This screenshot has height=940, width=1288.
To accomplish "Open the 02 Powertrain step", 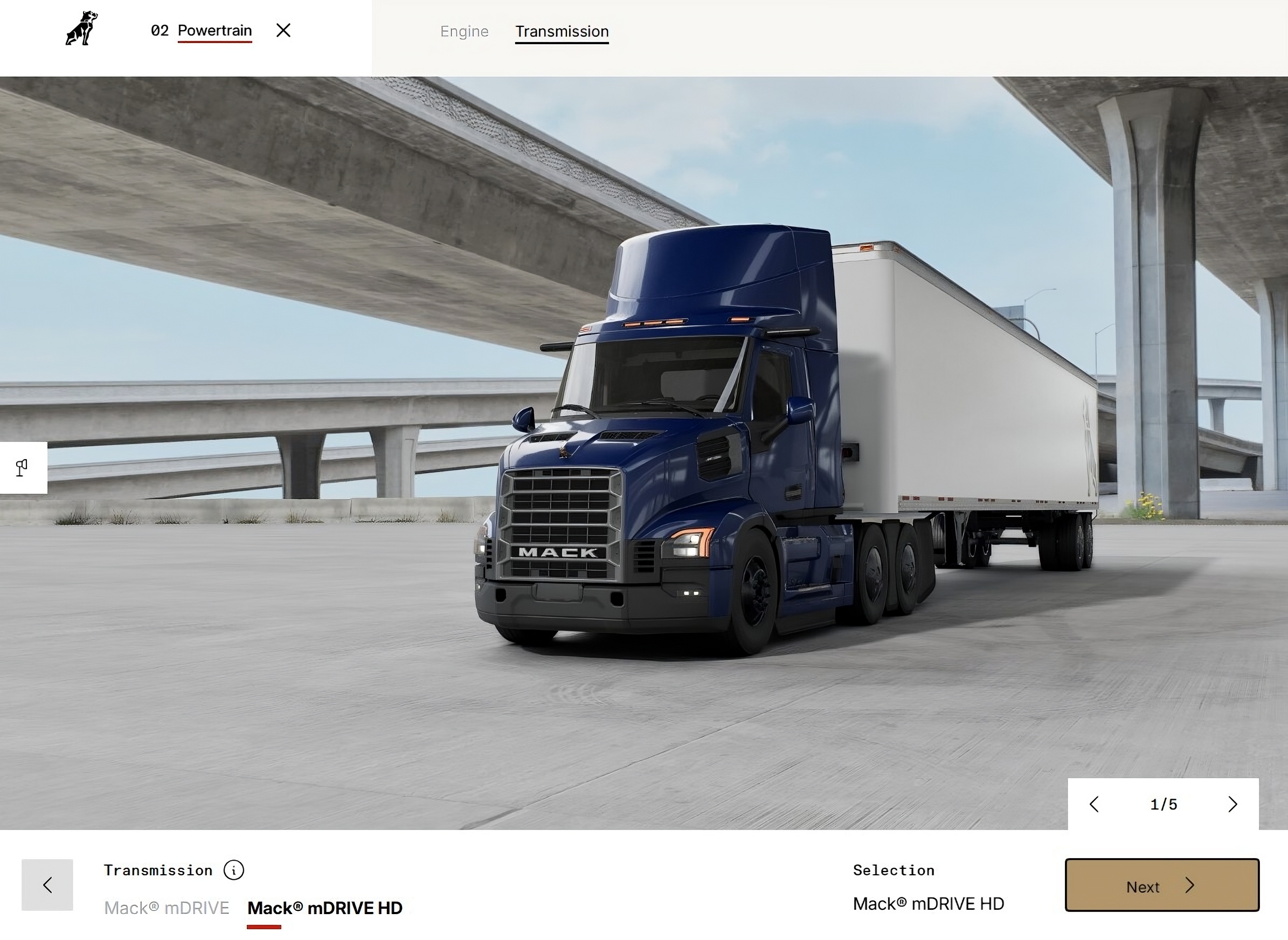I will click(202, 30).
